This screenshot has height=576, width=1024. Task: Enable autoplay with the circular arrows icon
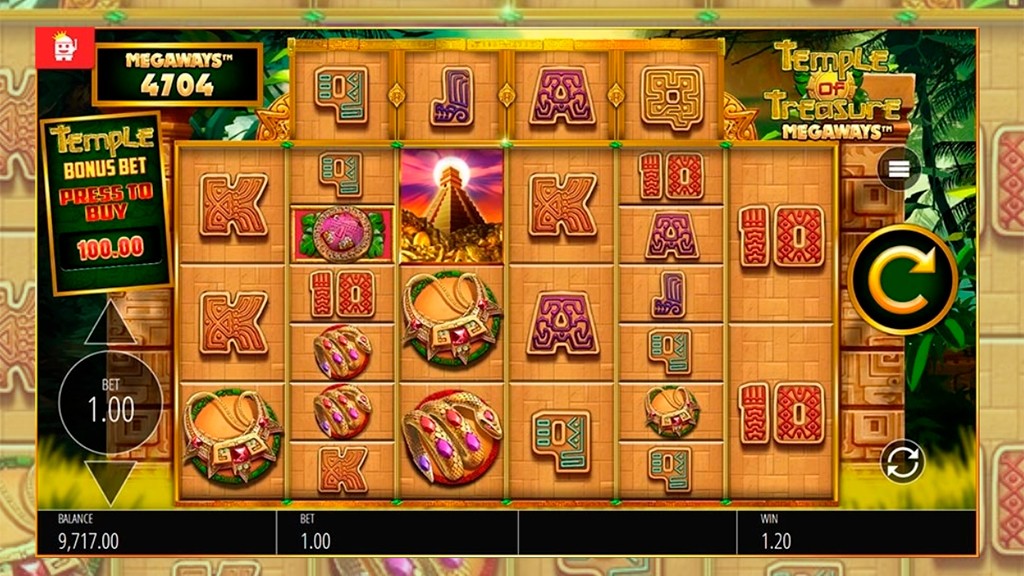click(902, 462)
